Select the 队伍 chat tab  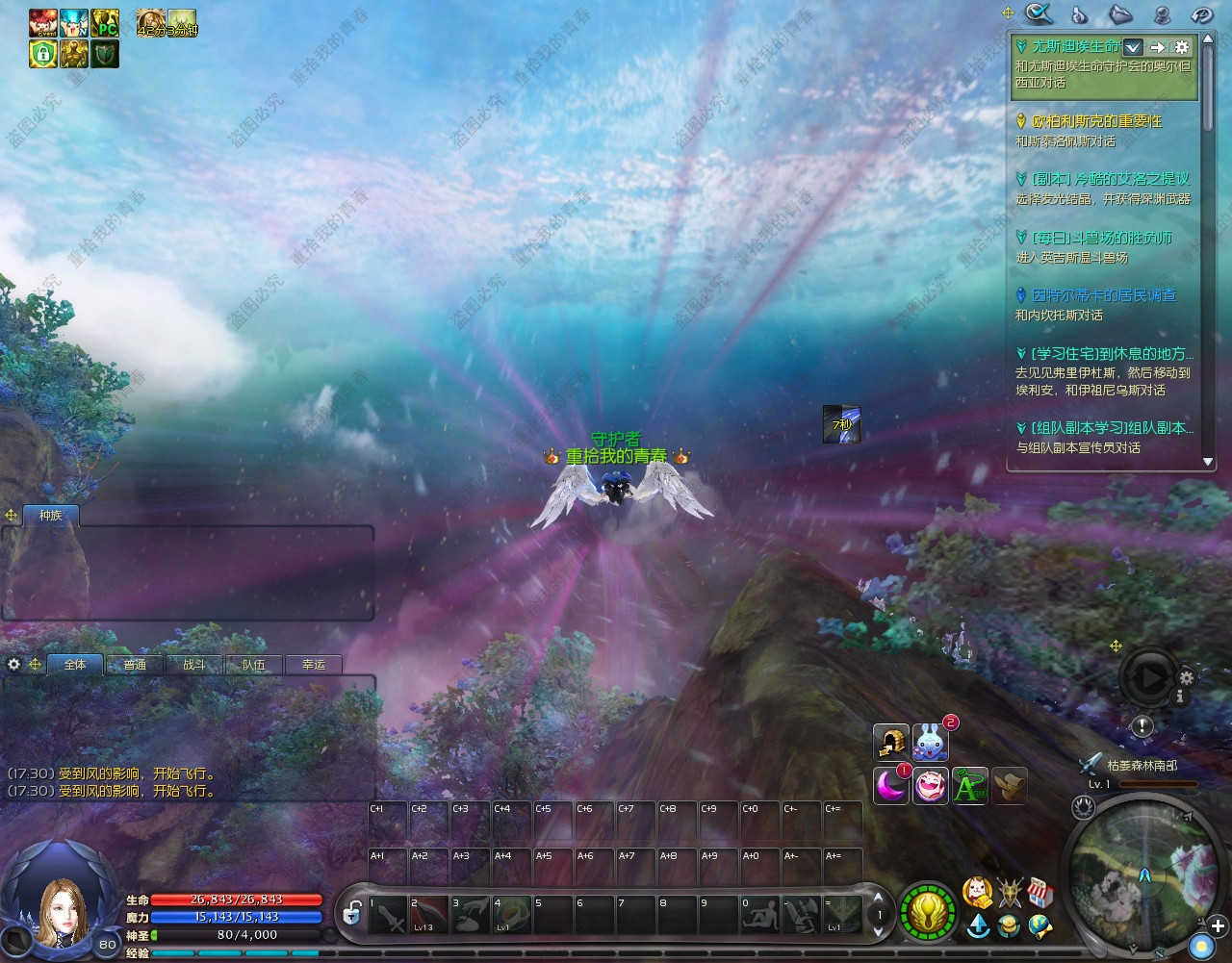click(254, 665)
